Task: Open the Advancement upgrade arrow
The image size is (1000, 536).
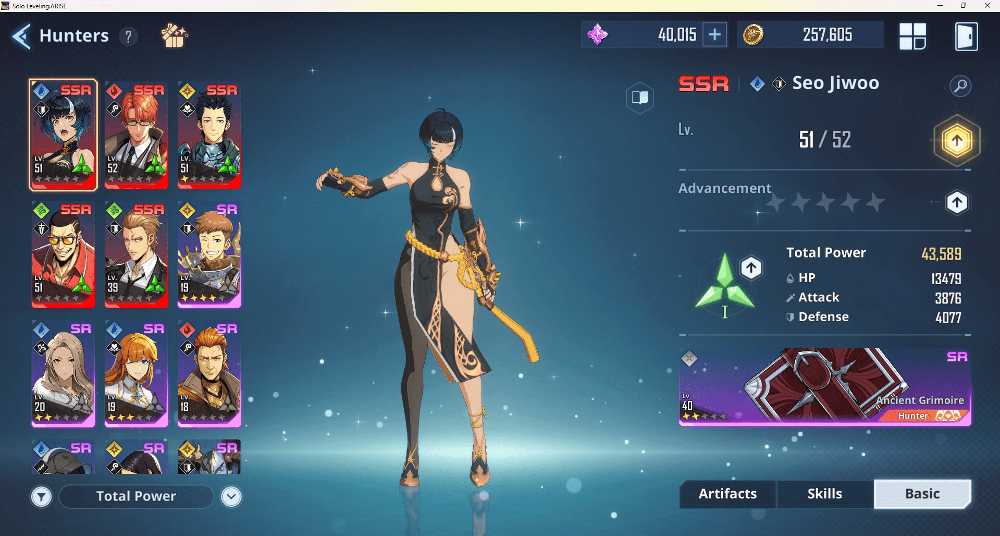Action: click(x=957, y=203)
